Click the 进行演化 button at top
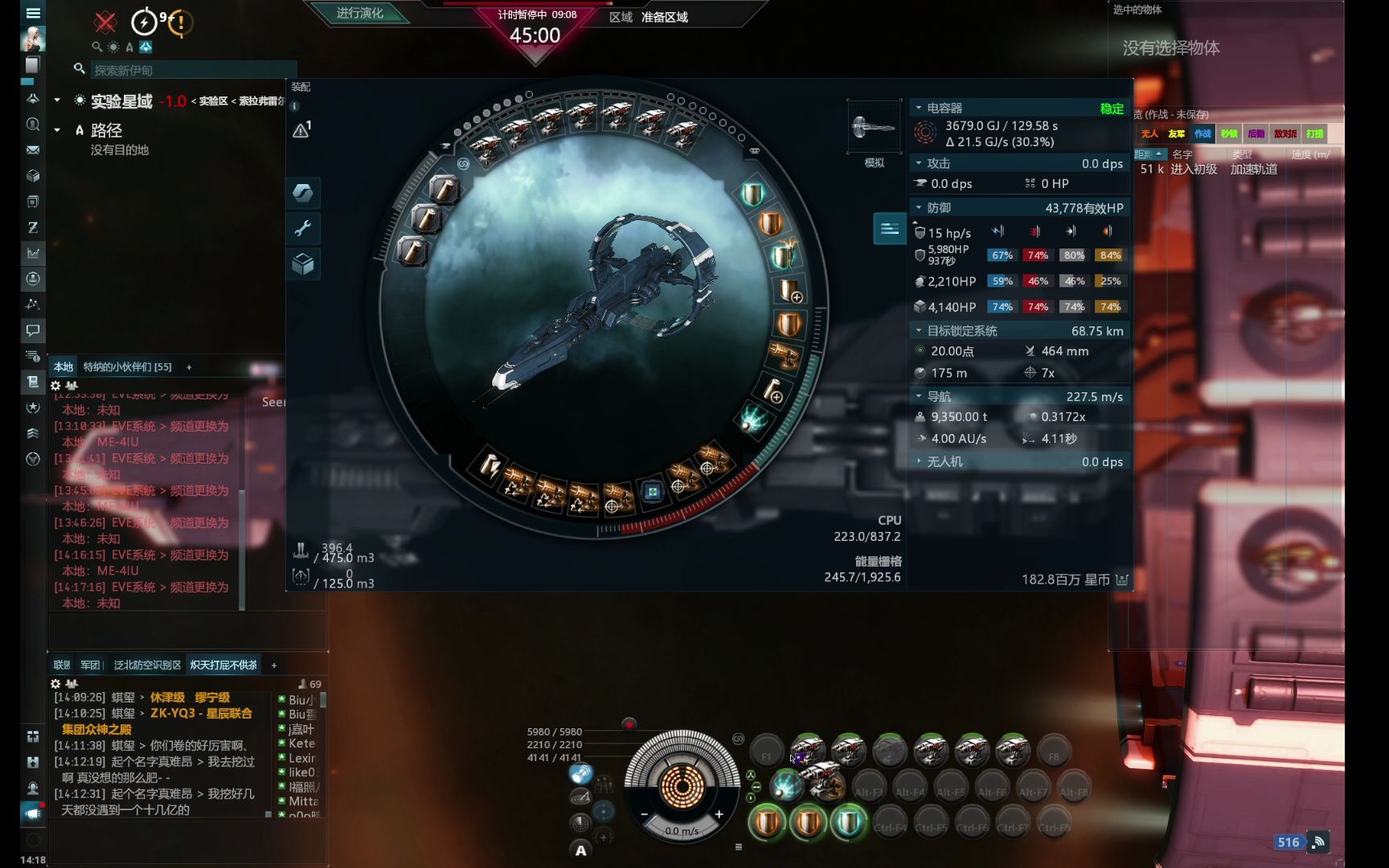This screenshot has width=1389, height=868. click(x=359, y=14)
